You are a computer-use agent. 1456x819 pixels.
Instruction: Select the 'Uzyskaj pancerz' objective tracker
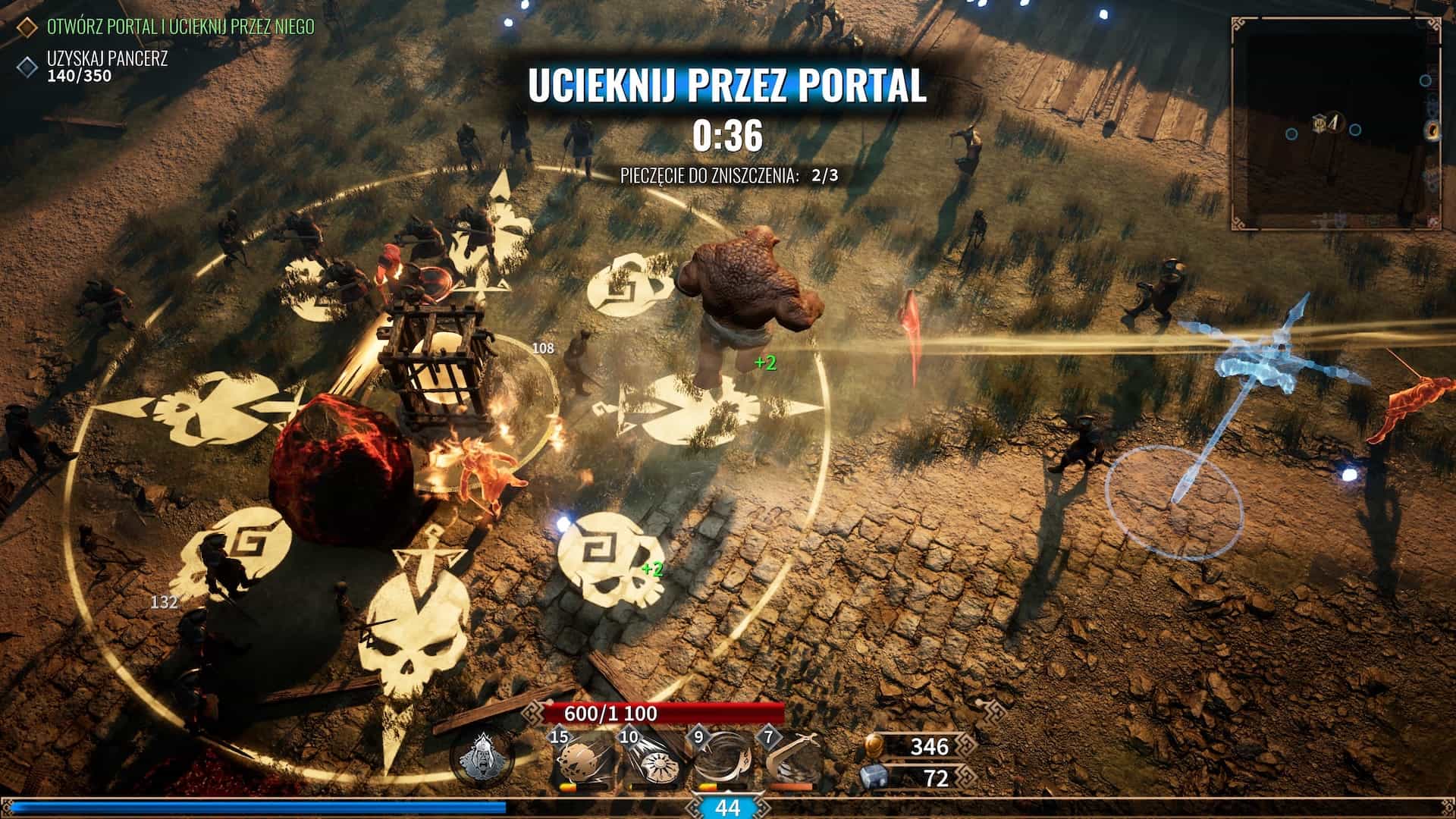point(107,59)
